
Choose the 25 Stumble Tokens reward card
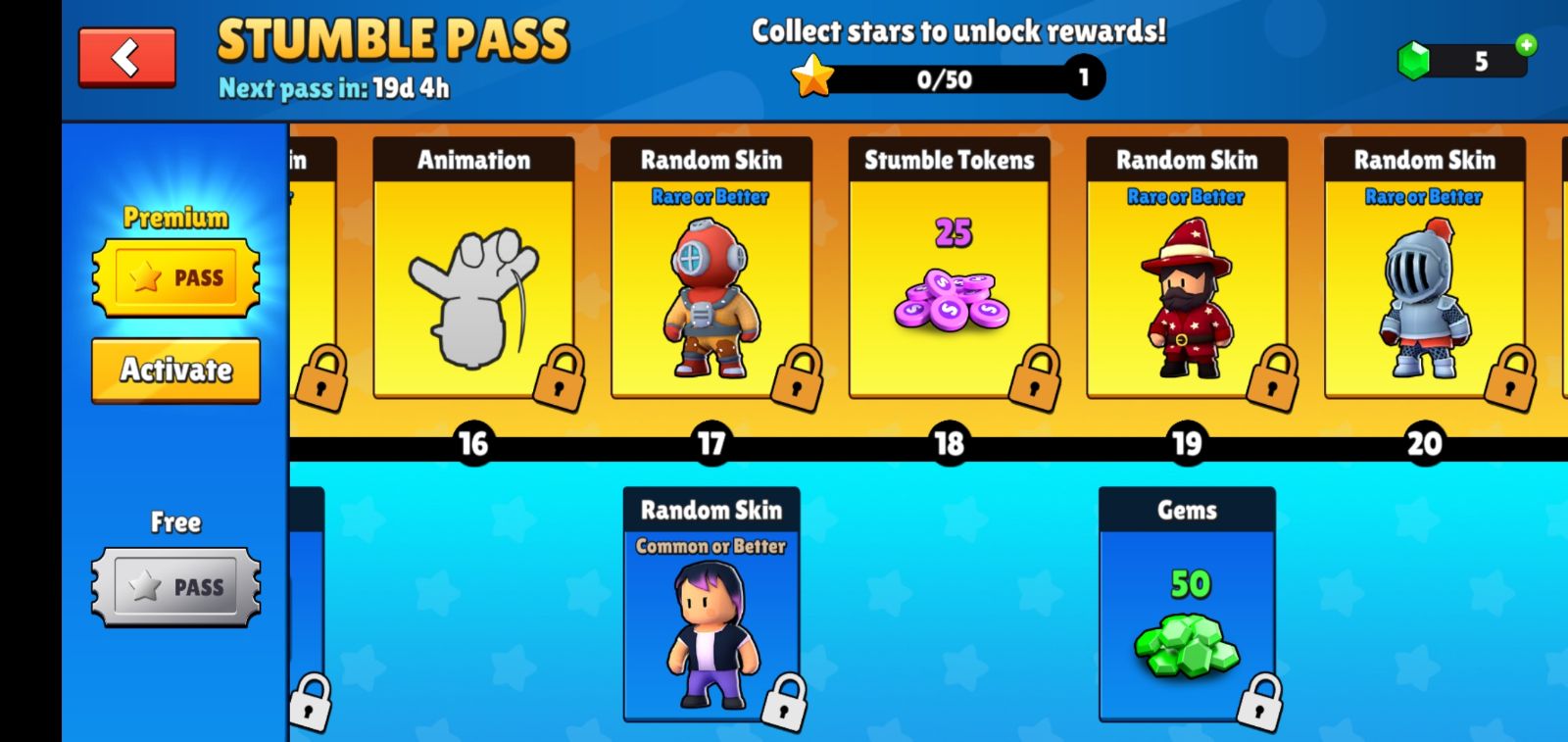point(949,270)
